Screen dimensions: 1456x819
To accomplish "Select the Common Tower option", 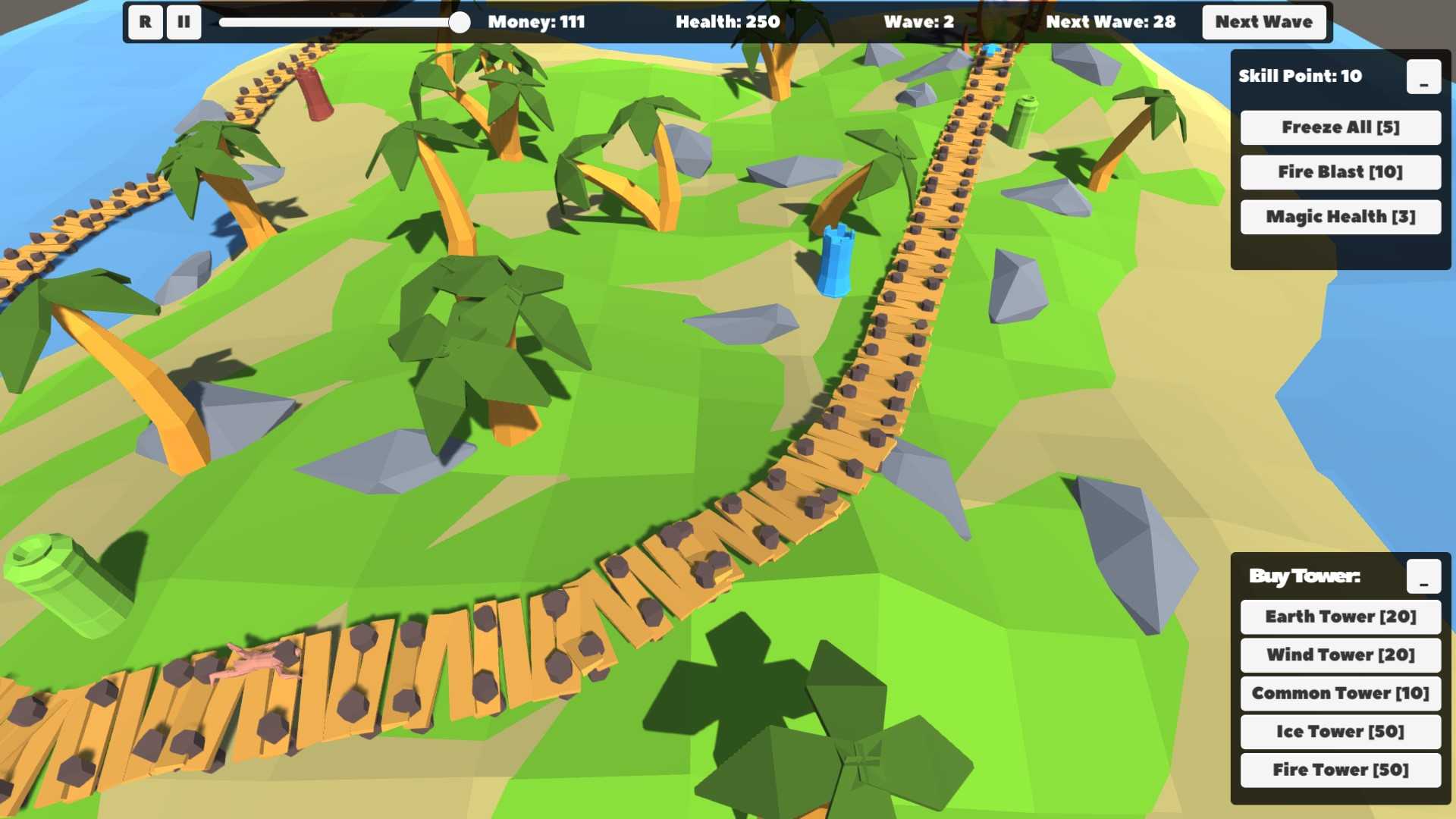I will point(1340,693).
